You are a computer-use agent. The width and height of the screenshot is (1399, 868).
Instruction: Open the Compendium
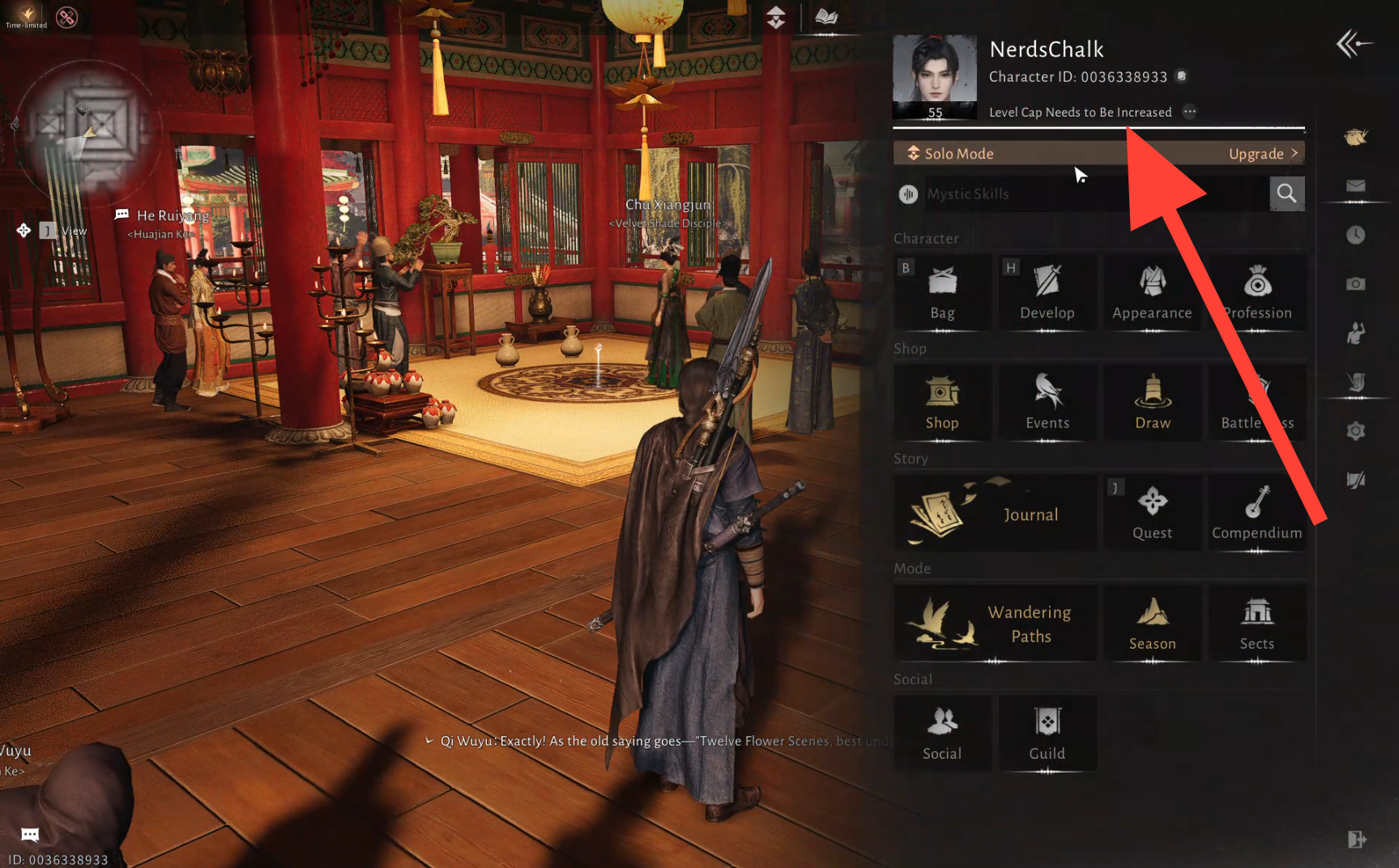[x=1256, y=513]
